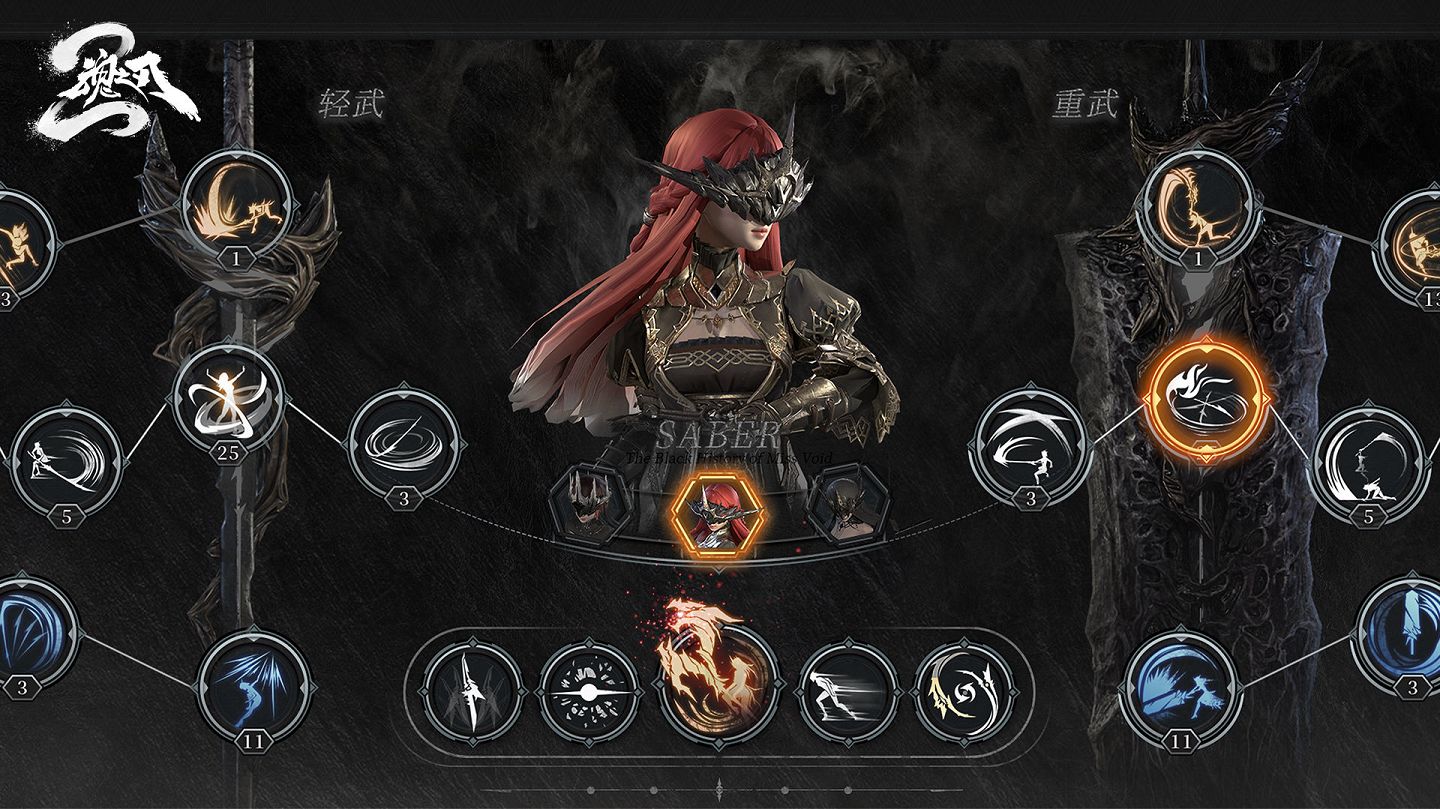Select the light weapon blue level 11 node

point(253,685)
